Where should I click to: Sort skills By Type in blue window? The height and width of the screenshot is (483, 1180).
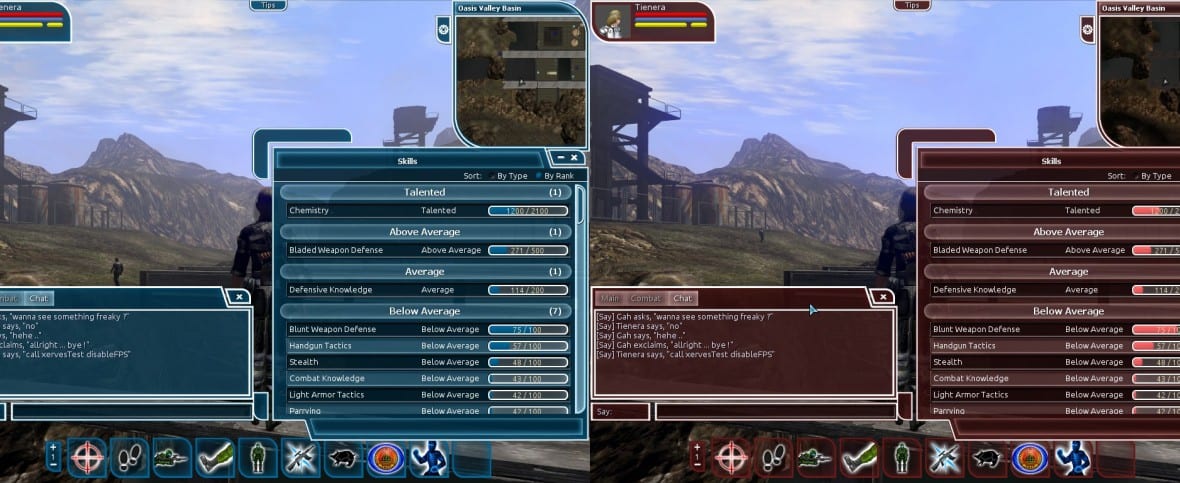512,176
